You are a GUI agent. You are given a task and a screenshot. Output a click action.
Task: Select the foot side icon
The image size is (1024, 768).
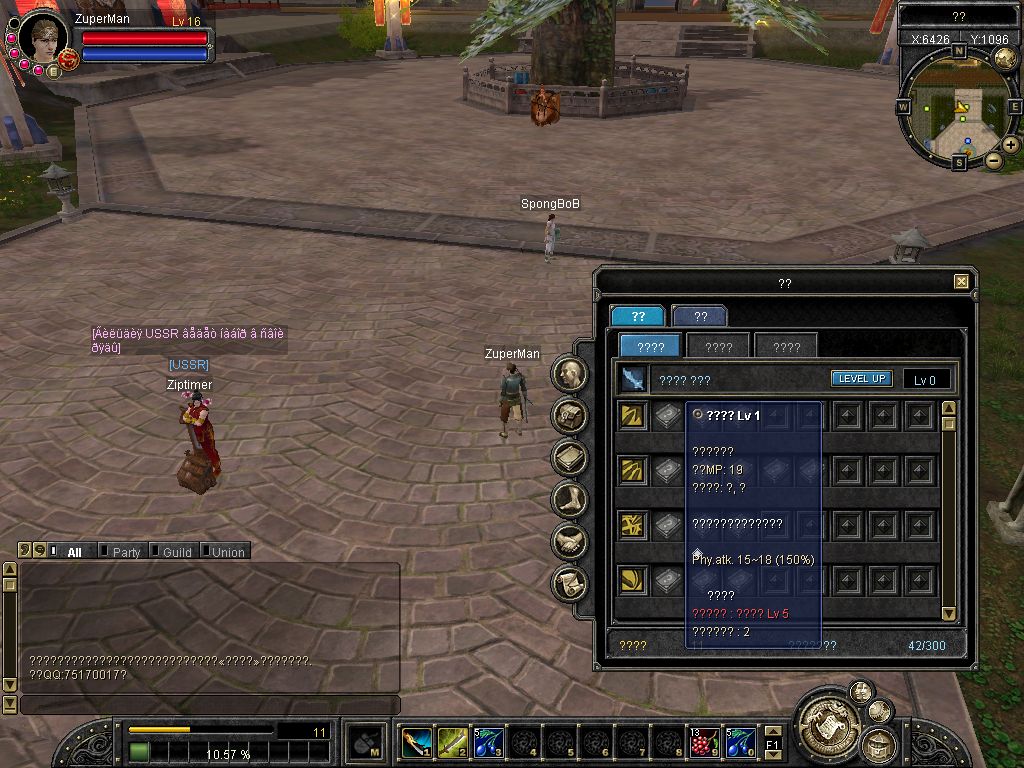pyautogui.click(x=571, y=499)
